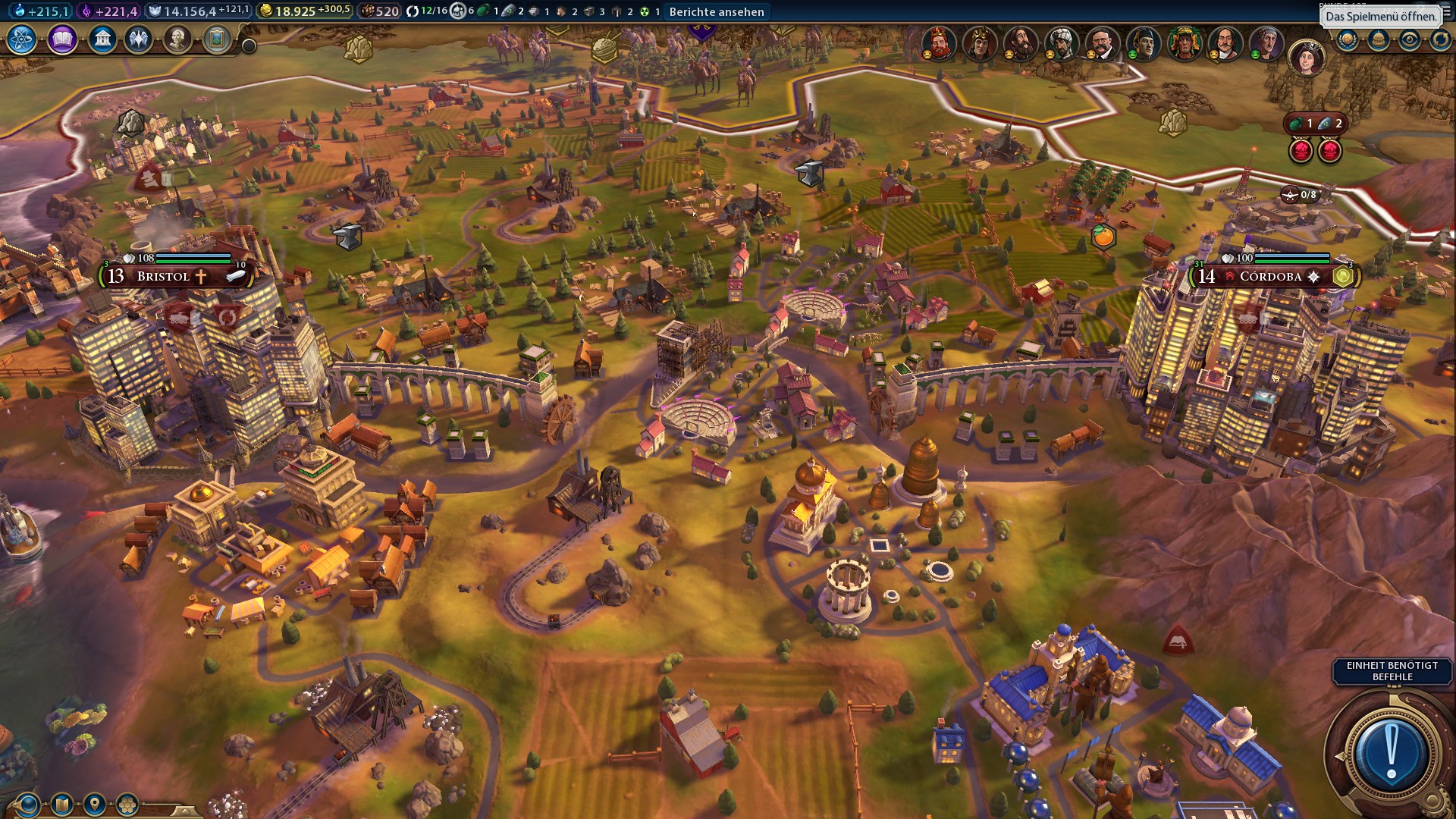Expand the minimap with the up arrow
1456x819 pixels.
click(x=184, y=811)
